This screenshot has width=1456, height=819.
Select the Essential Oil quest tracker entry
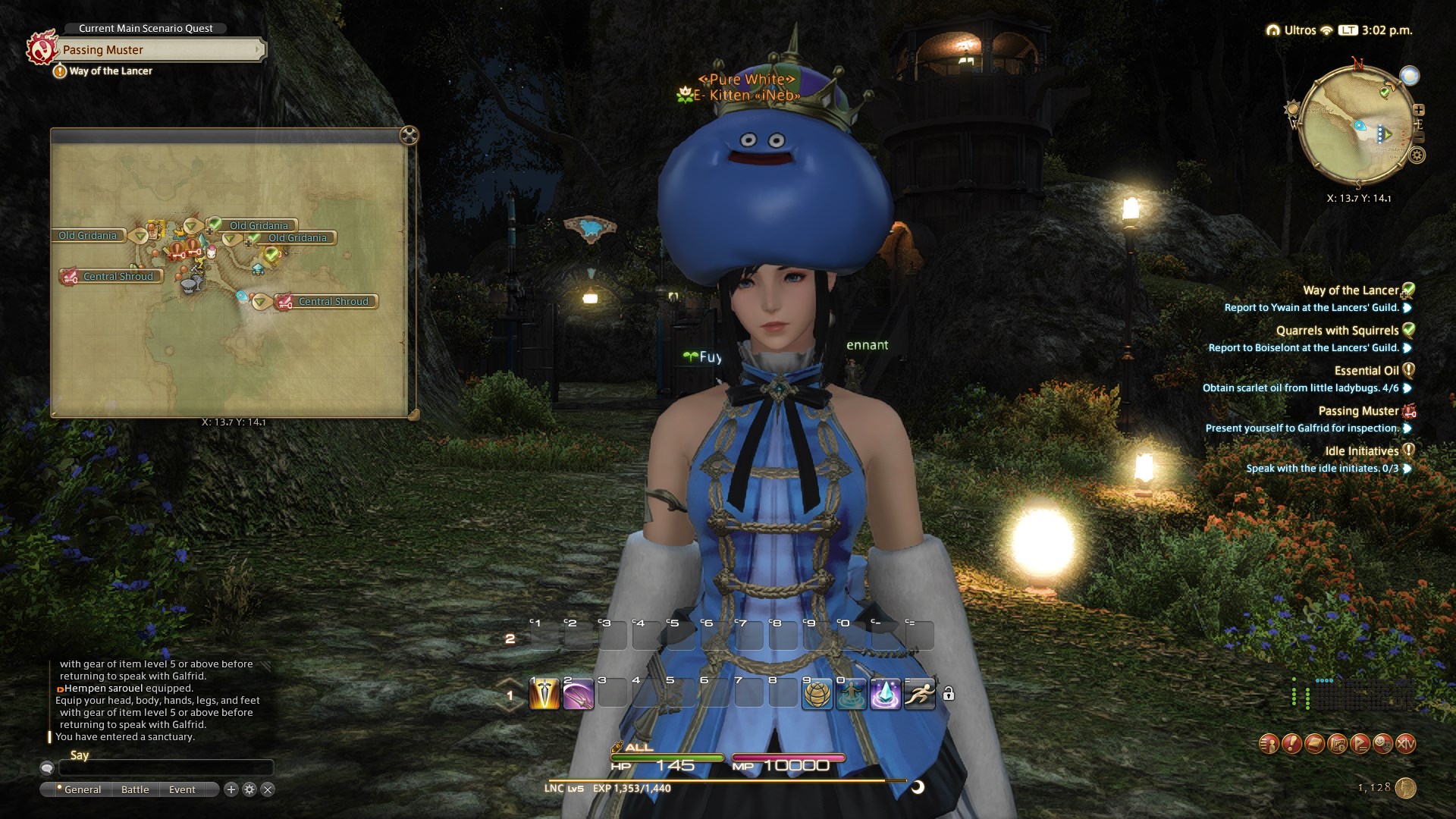click(1367, 371)
